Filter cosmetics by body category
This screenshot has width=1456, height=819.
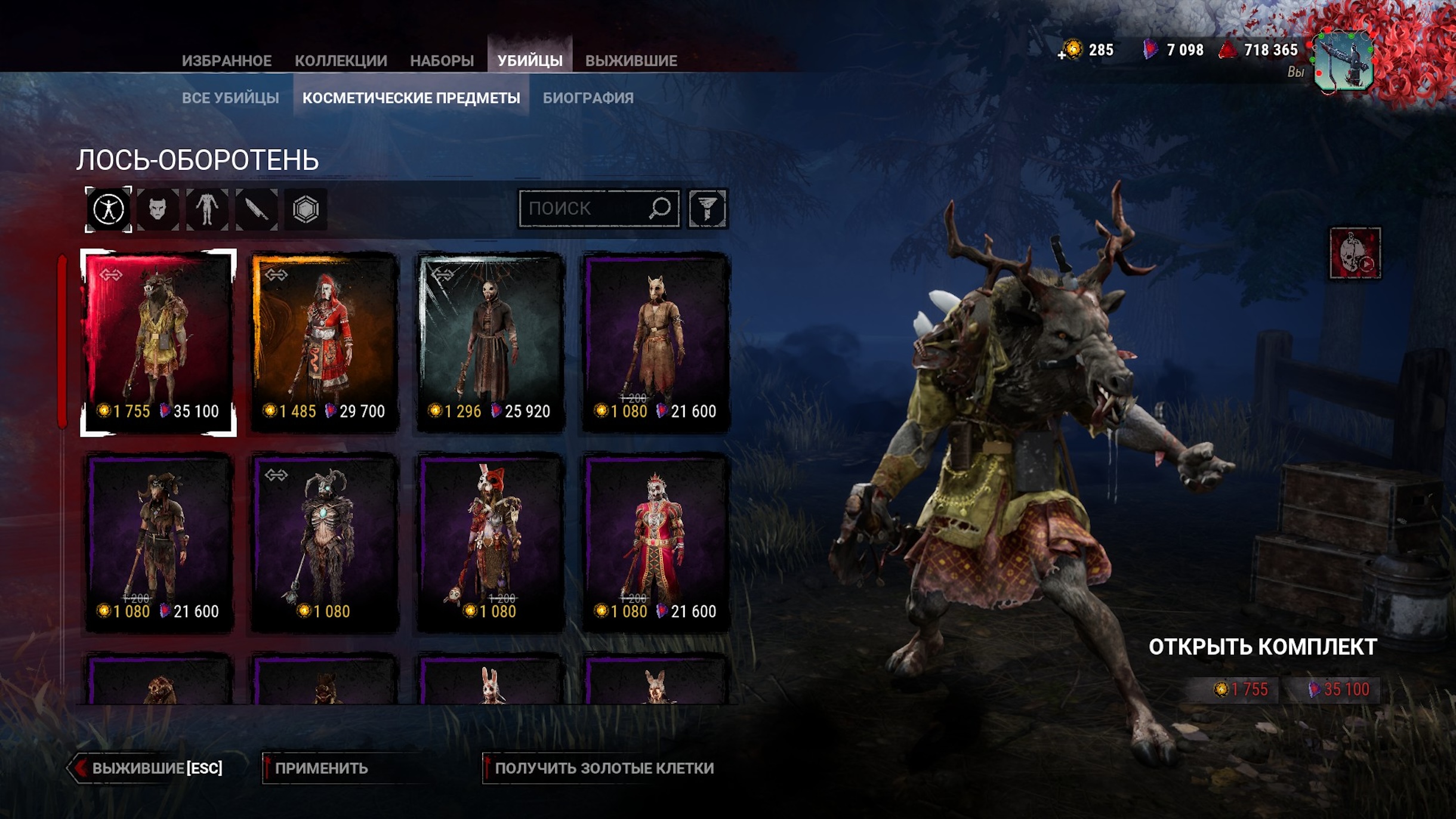(207, 209)
